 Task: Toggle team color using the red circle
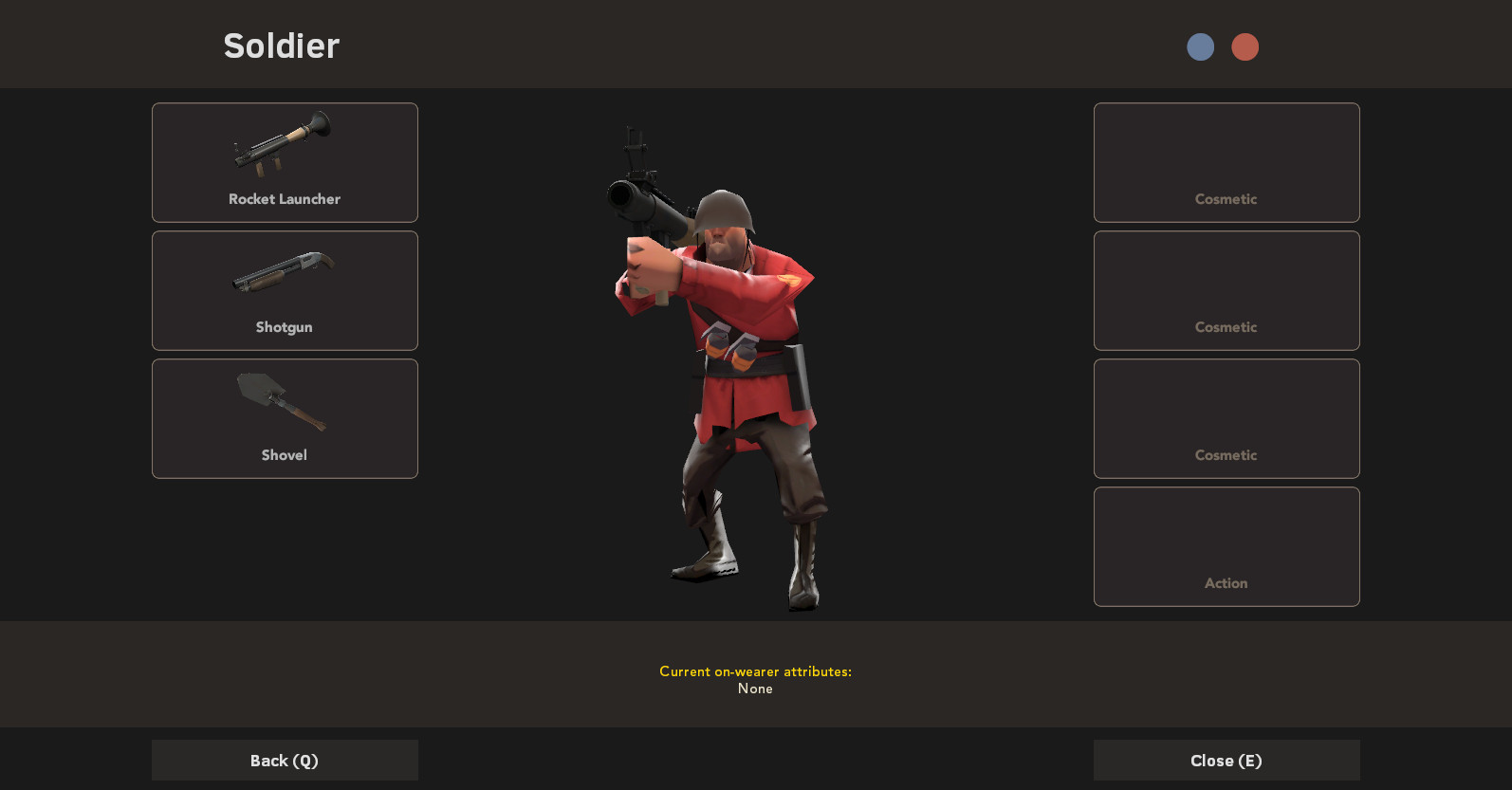1245,46
